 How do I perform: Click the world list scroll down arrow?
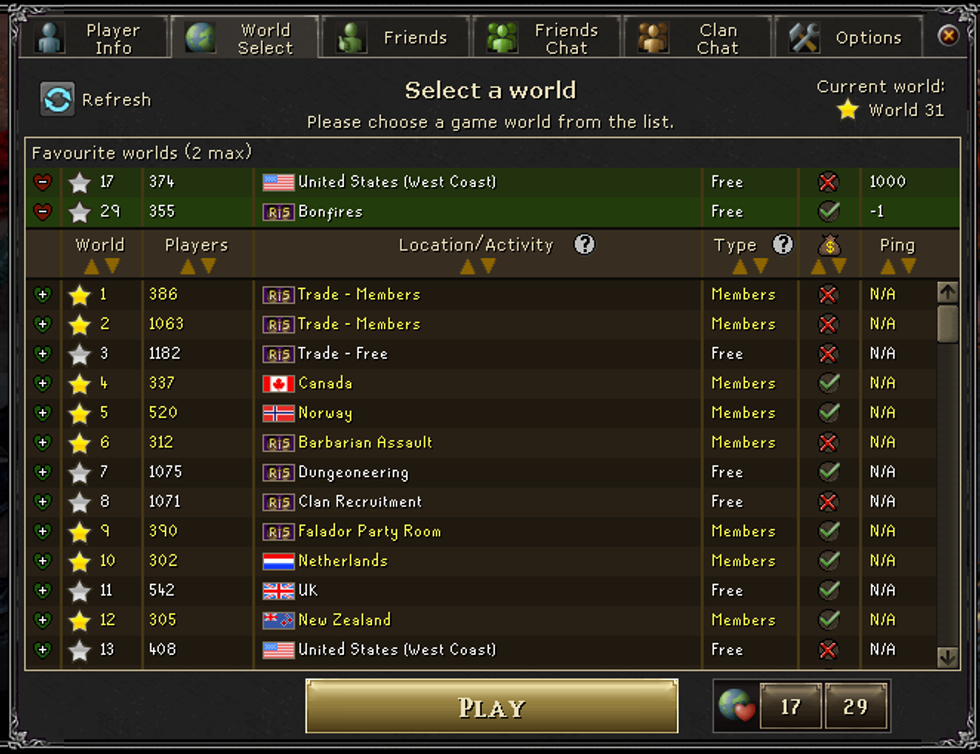pos(947,656)
